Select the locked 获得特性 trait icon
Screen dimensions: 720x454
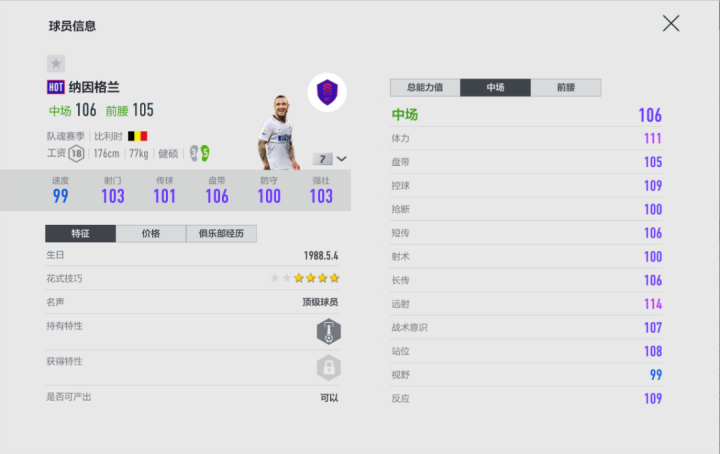tap(328, 367)
